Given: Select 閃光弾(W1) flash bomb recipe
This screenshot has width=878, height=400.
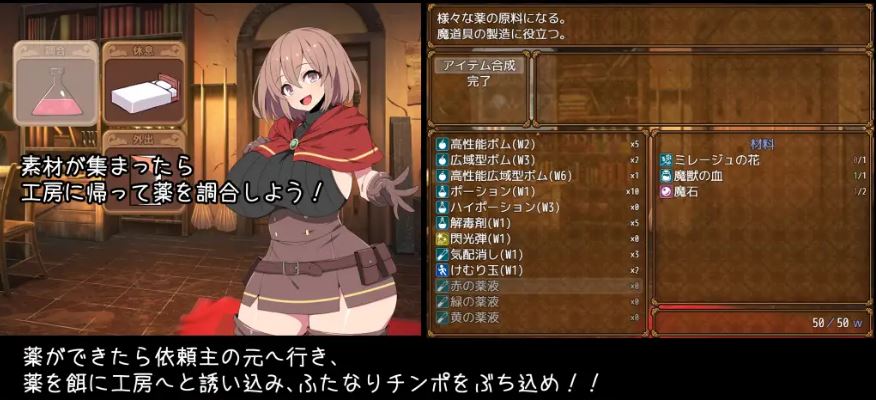Looking at the screenshot, I should tap(537, 238).
